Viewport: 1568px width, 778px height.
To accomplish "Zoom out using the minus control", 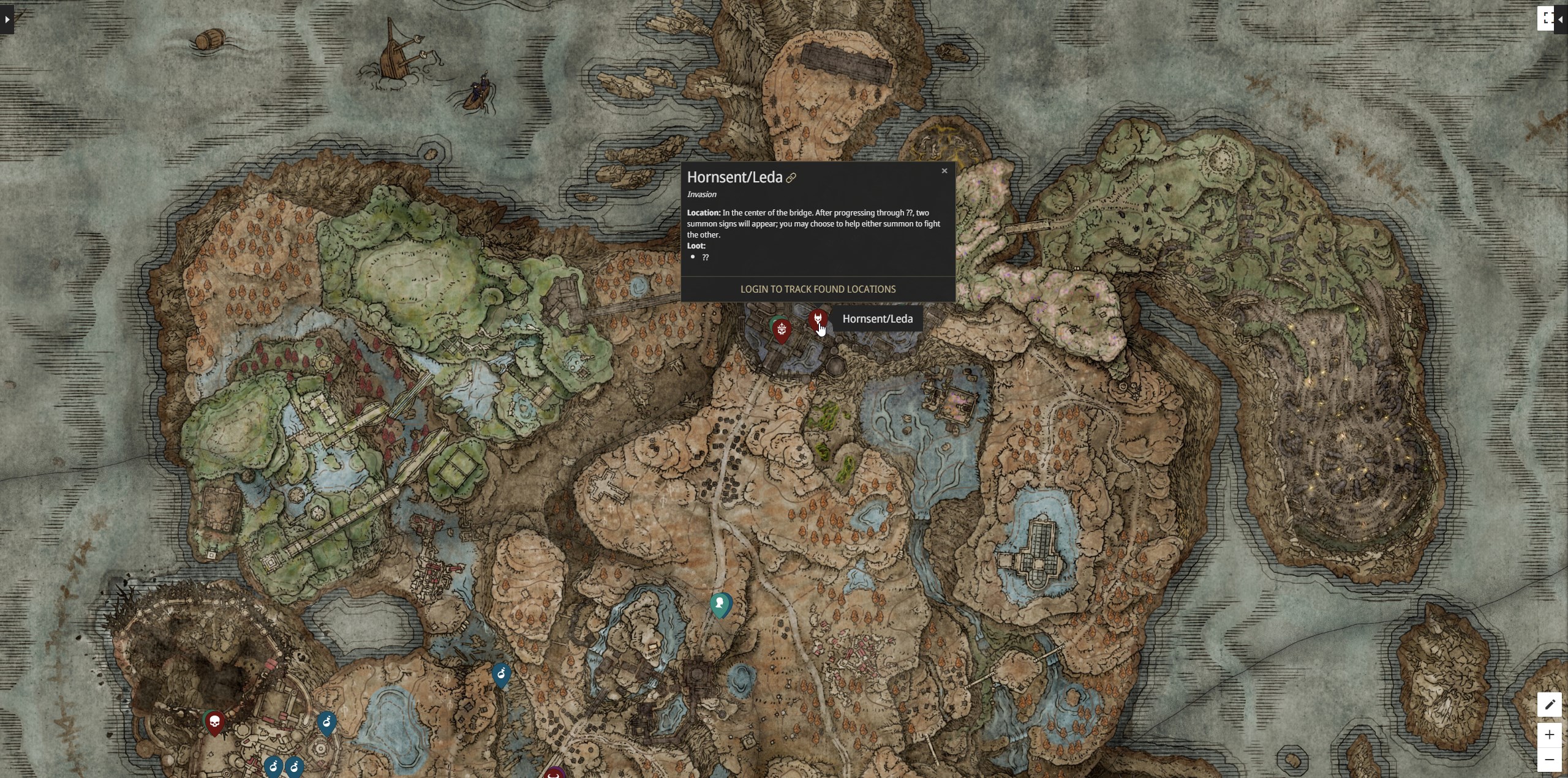I will 1550,759.
